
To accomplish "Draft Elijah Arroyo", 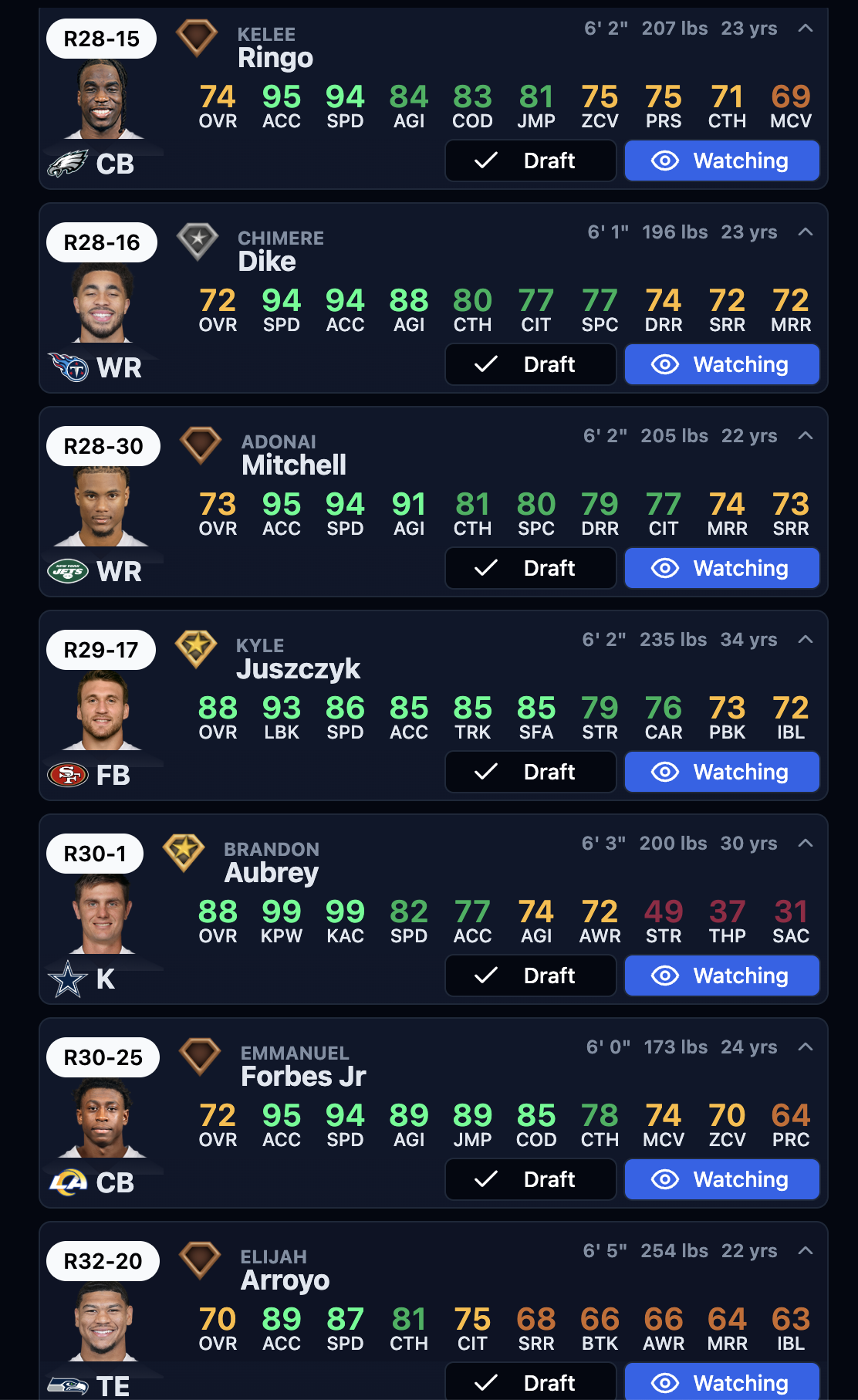I will point(530,1381).
